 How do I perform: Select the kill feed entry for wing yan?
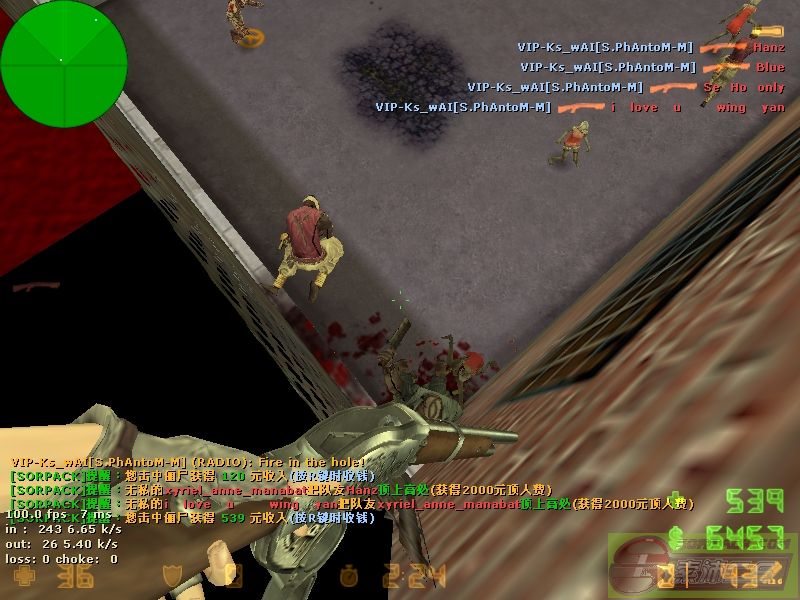[580, 107]
